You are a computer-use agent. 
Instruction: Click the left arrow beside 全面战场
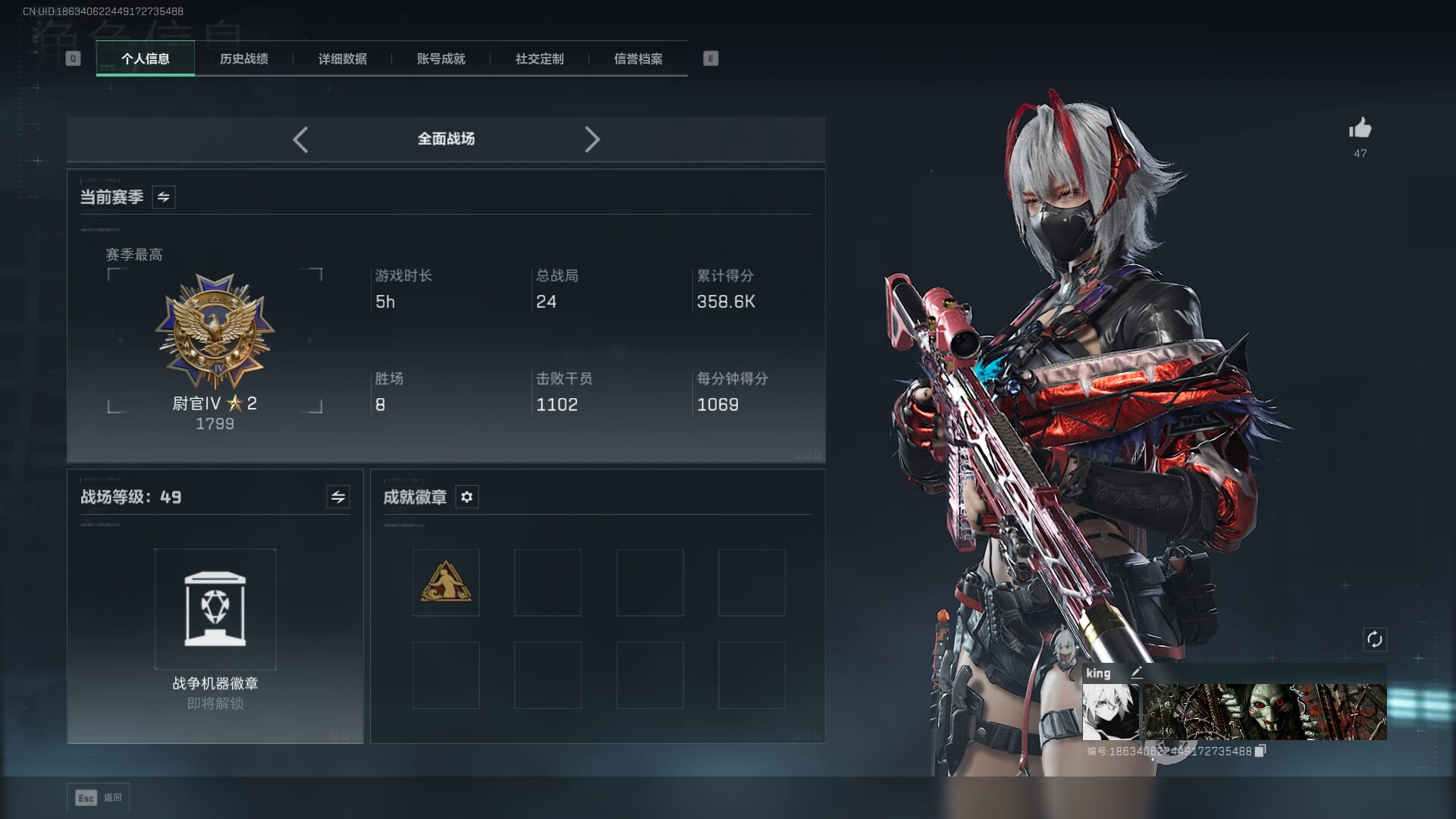300,140
